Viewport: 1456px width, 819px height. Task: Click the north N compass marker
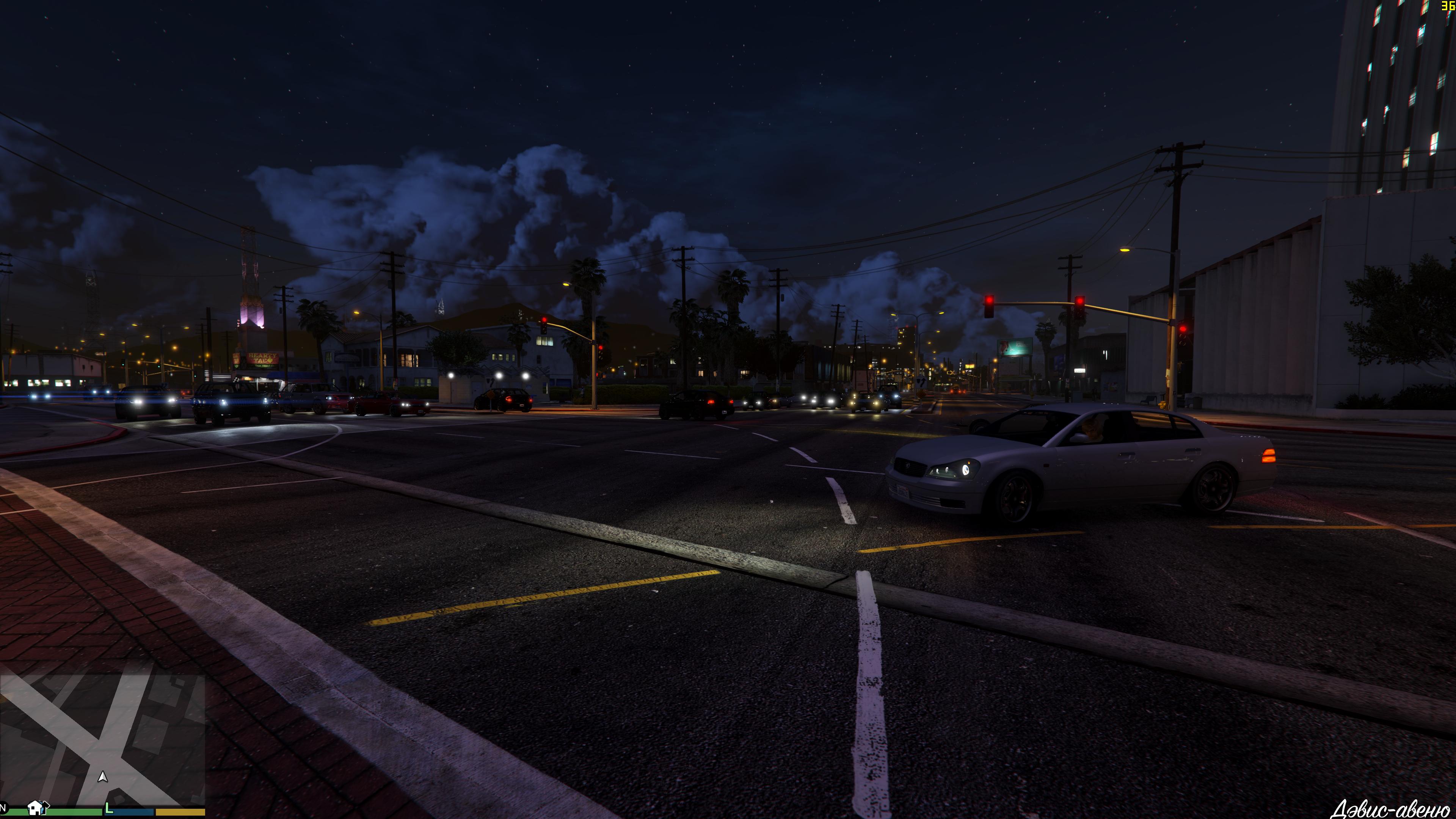3,808
